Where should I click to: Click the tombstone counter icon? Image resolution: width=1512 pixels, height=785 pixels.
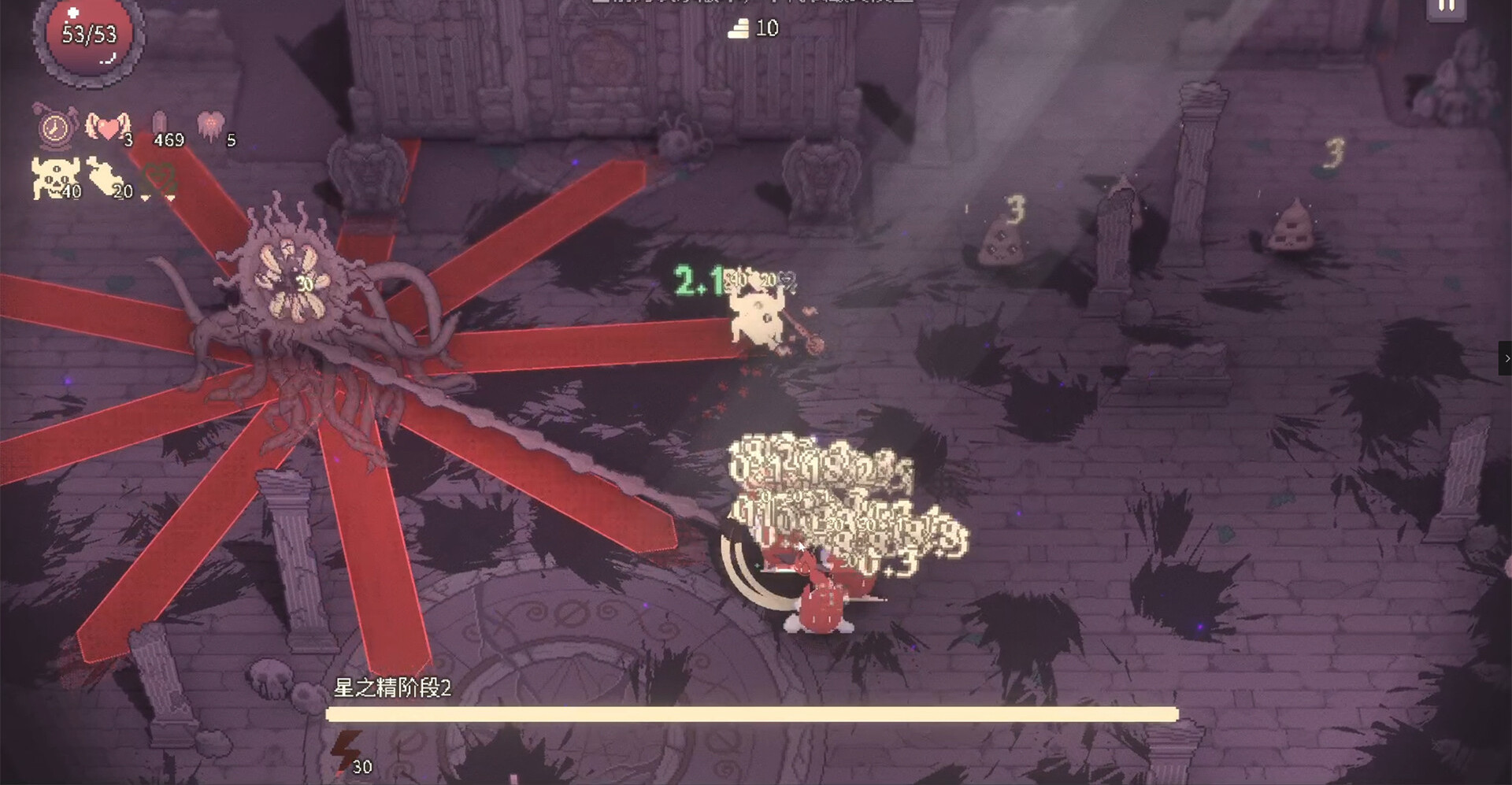point(159,124)
